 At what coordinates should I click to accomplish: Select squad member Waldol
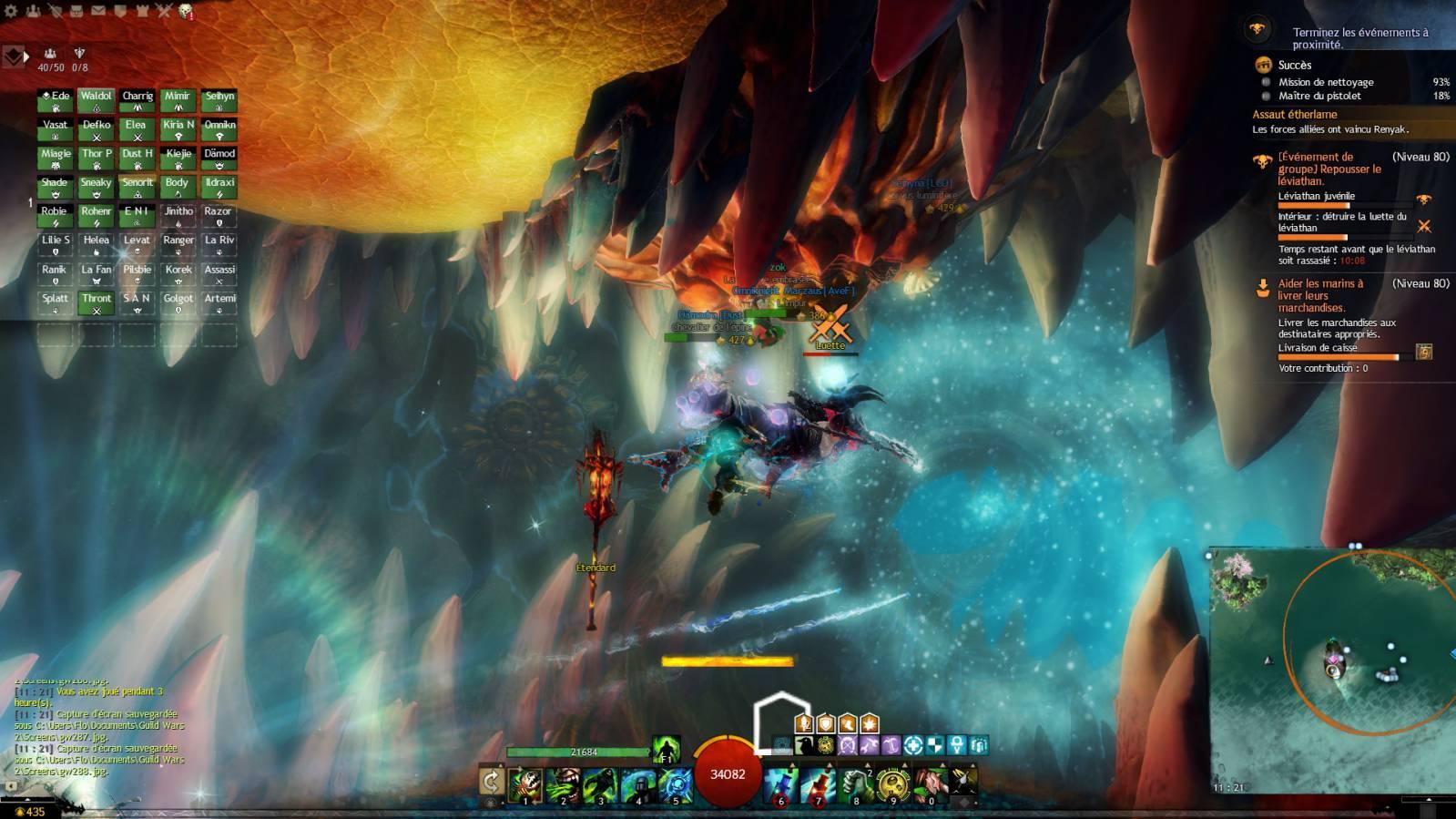pos(96,100)
